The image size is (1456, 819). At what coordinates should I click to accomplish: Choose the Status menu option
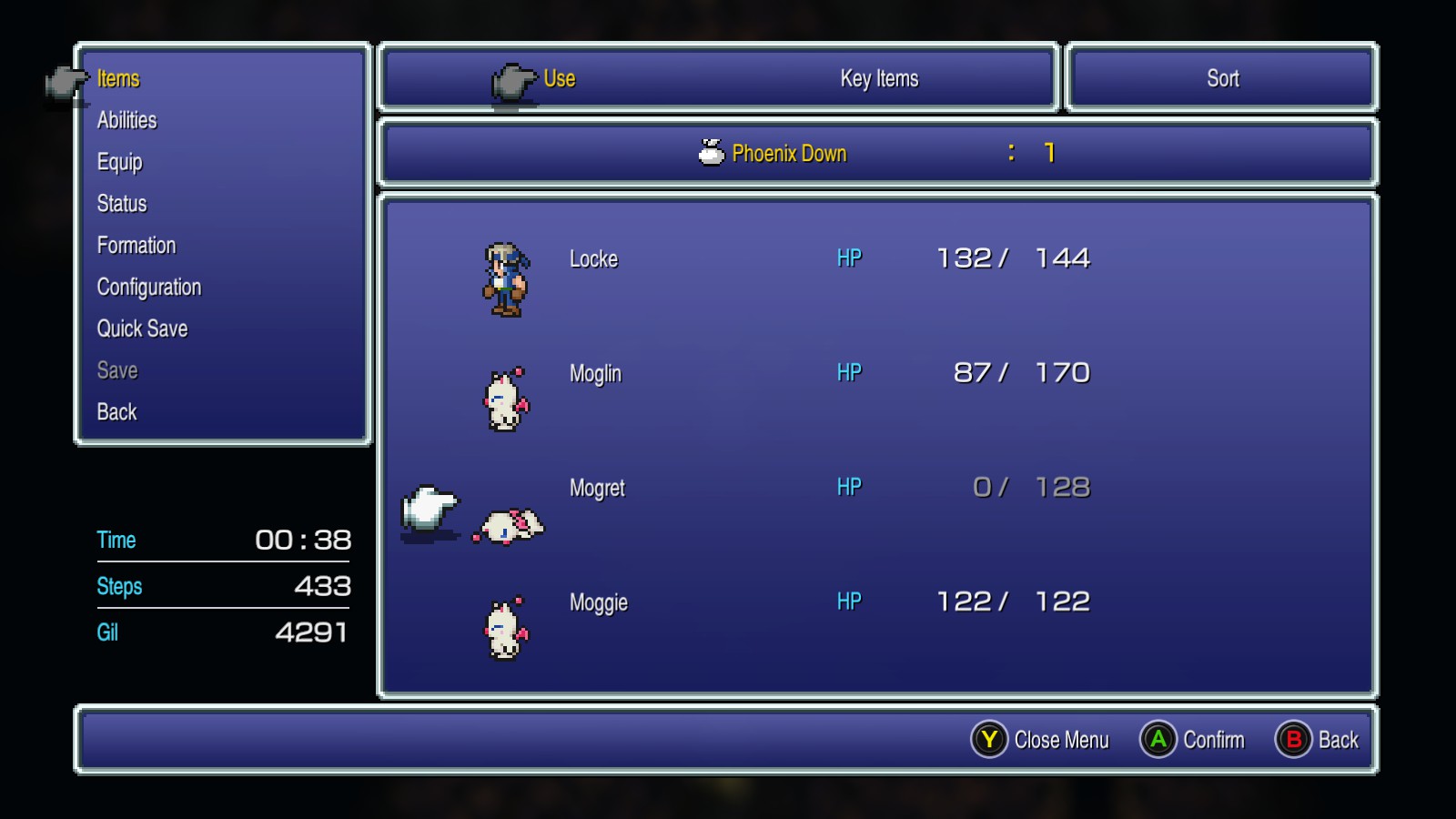122,204
